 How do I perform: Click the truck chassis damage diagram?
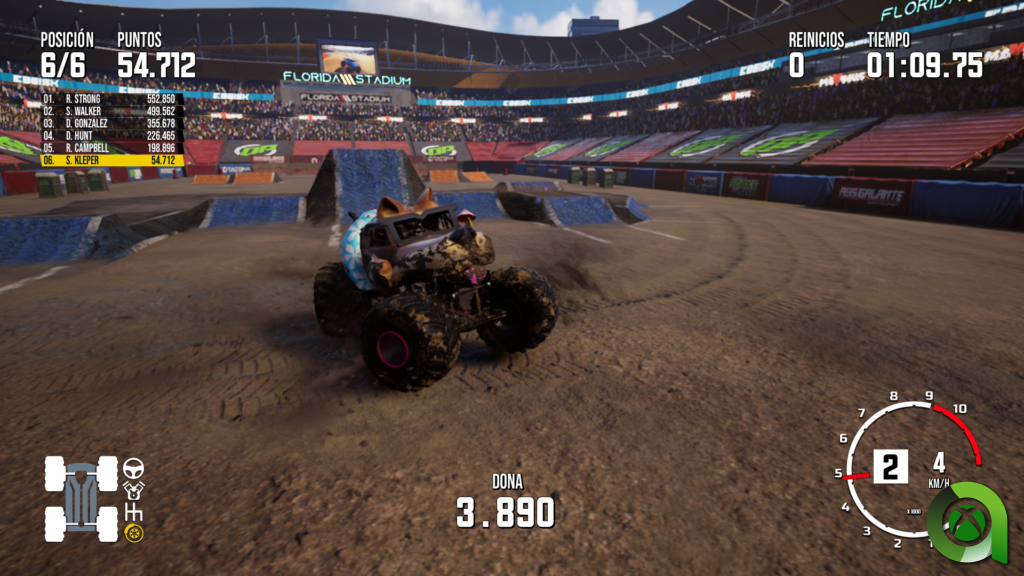coord(81,498)
